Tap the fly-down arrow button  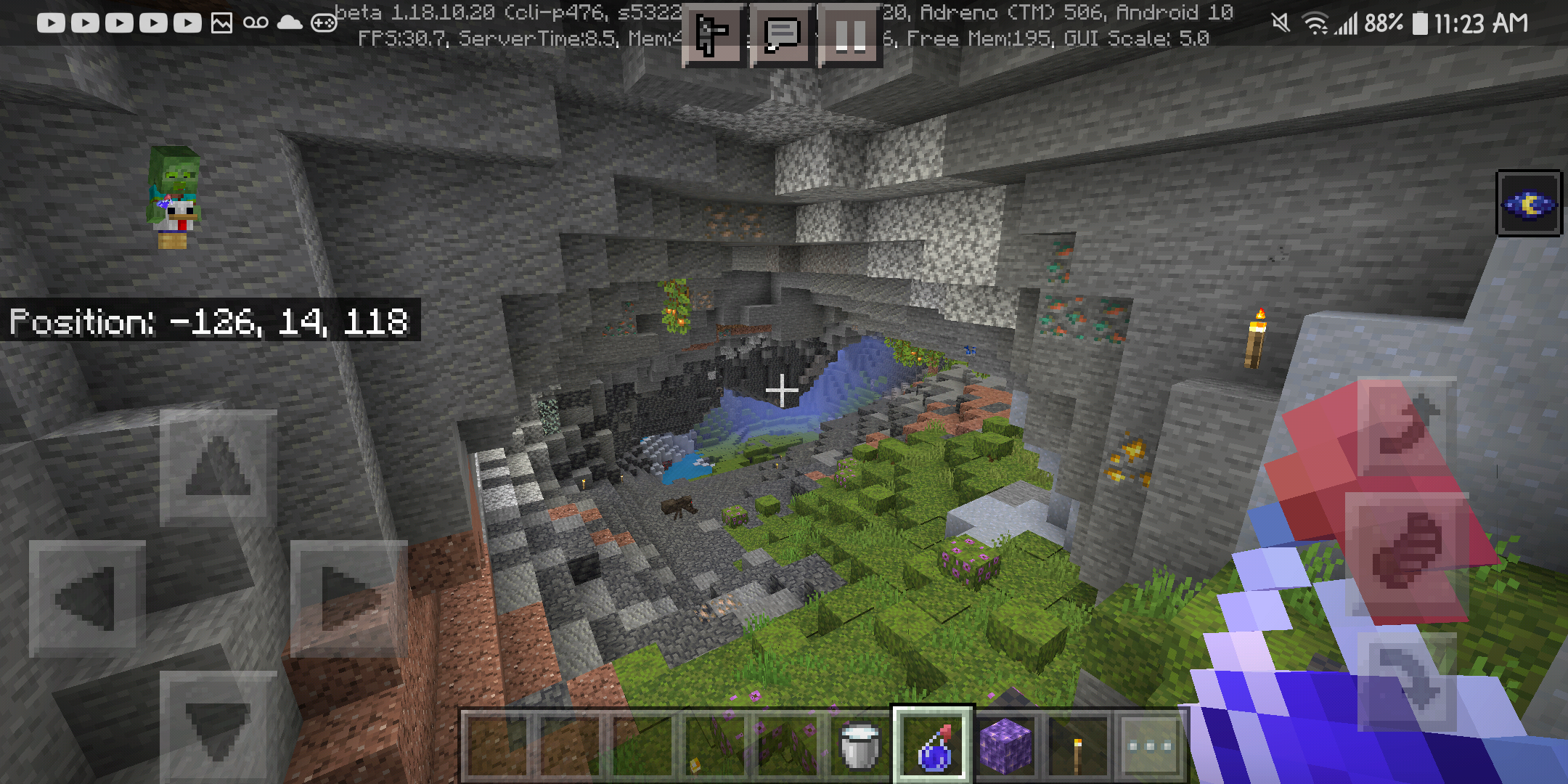pos(1407,681)
